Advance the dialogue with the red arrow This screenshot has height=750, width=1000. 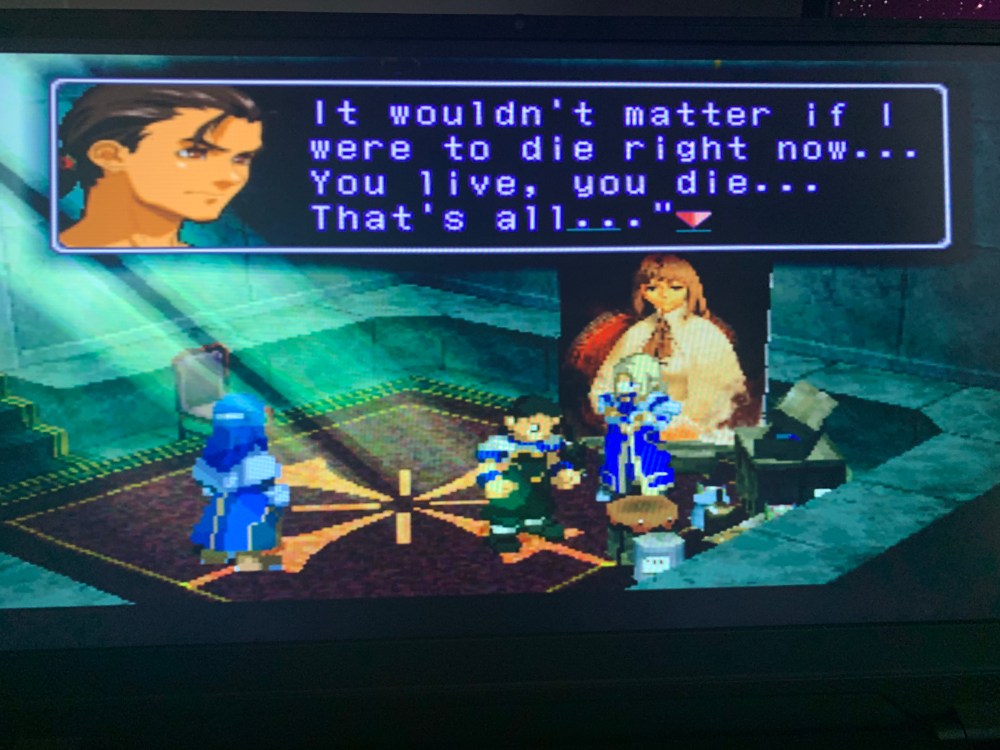click(693, 219)
